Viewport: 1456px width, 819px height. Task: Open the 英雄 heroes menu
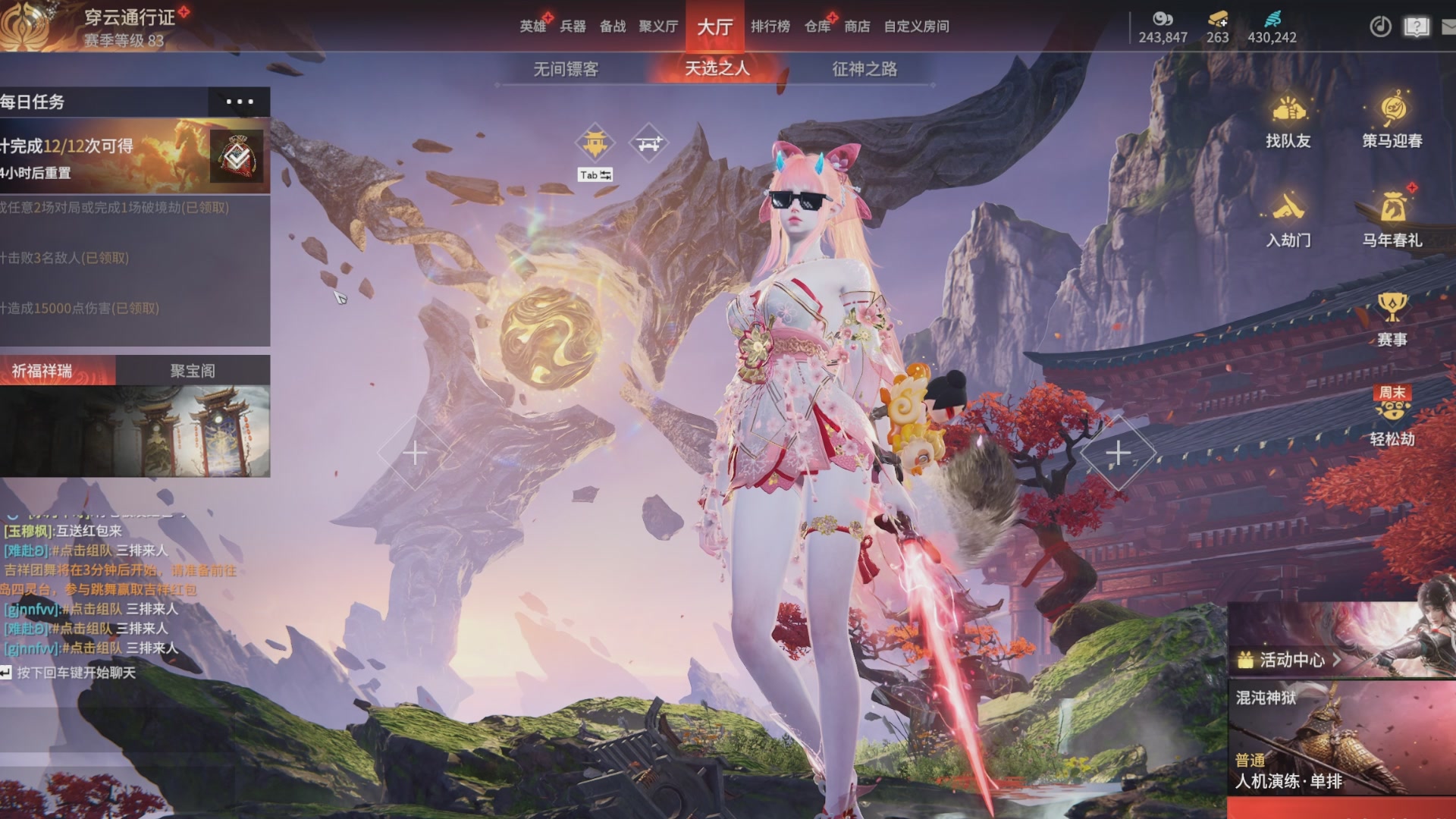click(x=533, y=27)
